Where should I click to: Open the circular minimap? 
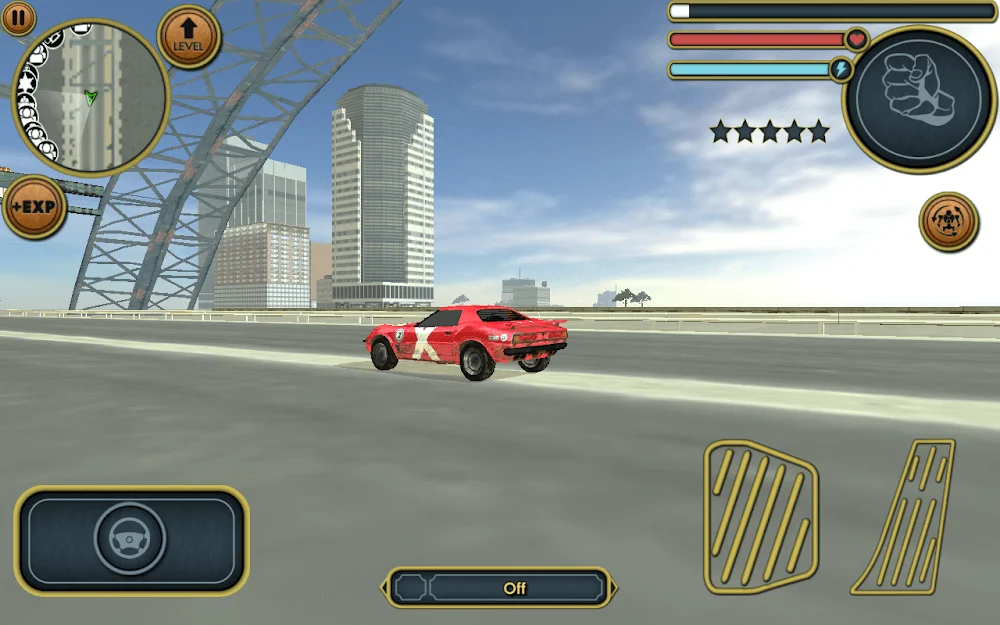(x=90, y=98)
